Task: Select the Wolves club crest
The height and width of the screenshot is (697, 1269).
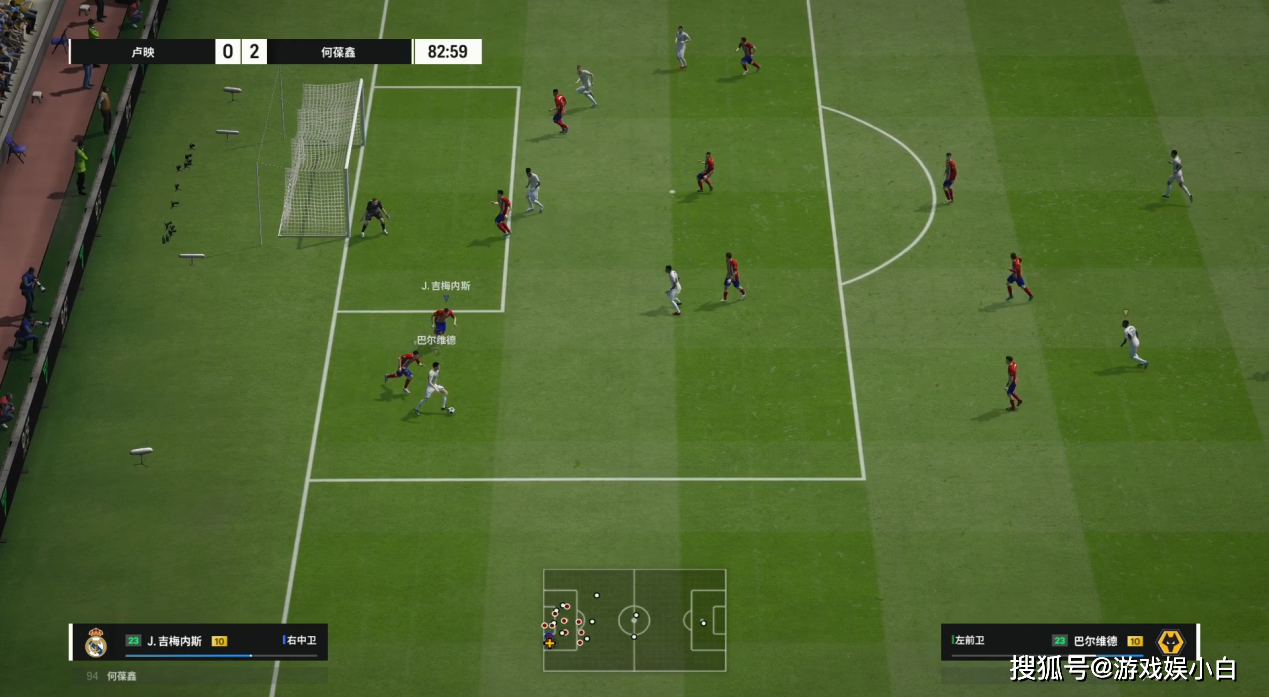Action: pos(1169,642)
